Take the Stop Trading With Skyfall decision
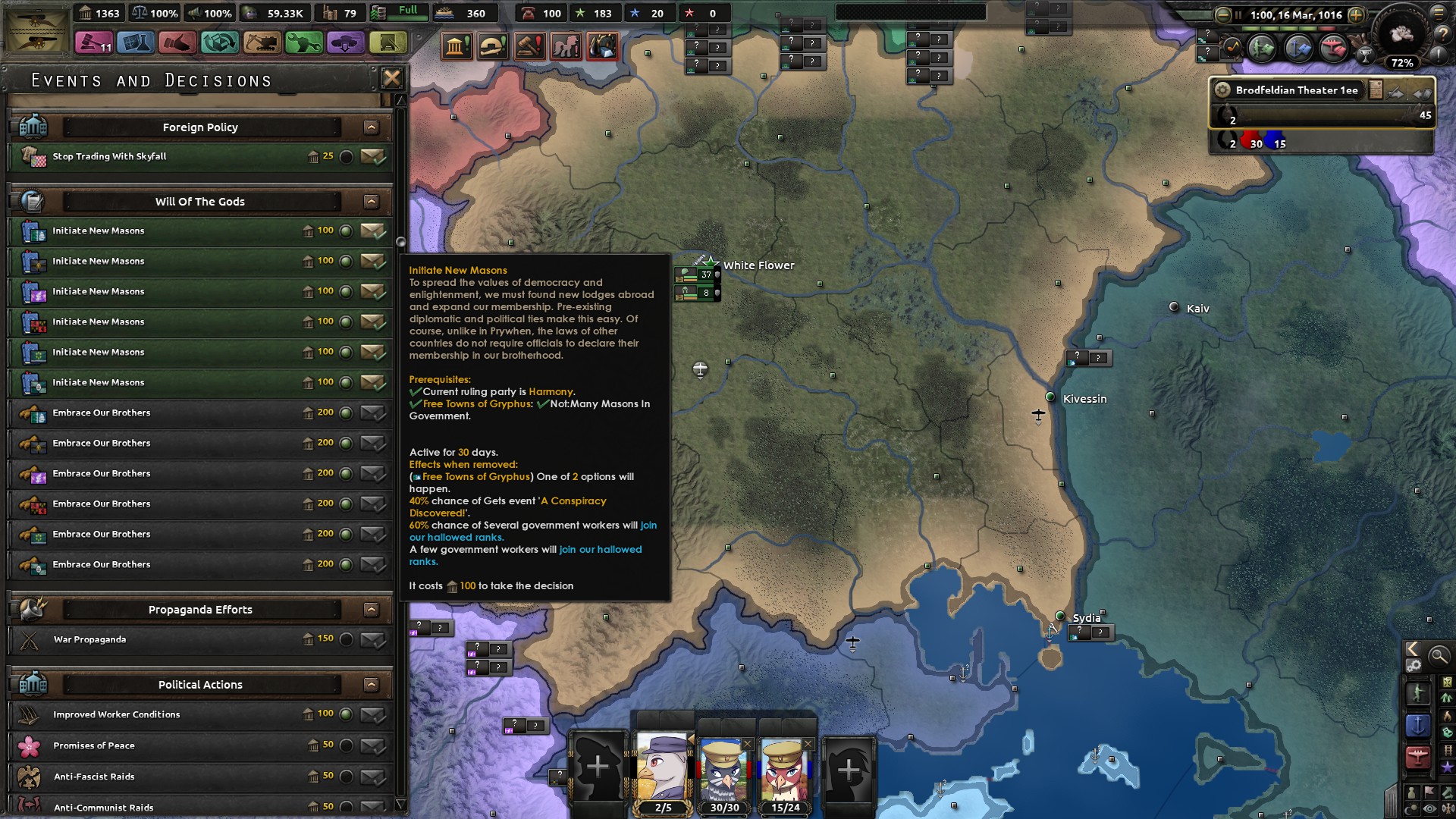The height and width of the screenshot is (819, 1456). coord(372,157)
